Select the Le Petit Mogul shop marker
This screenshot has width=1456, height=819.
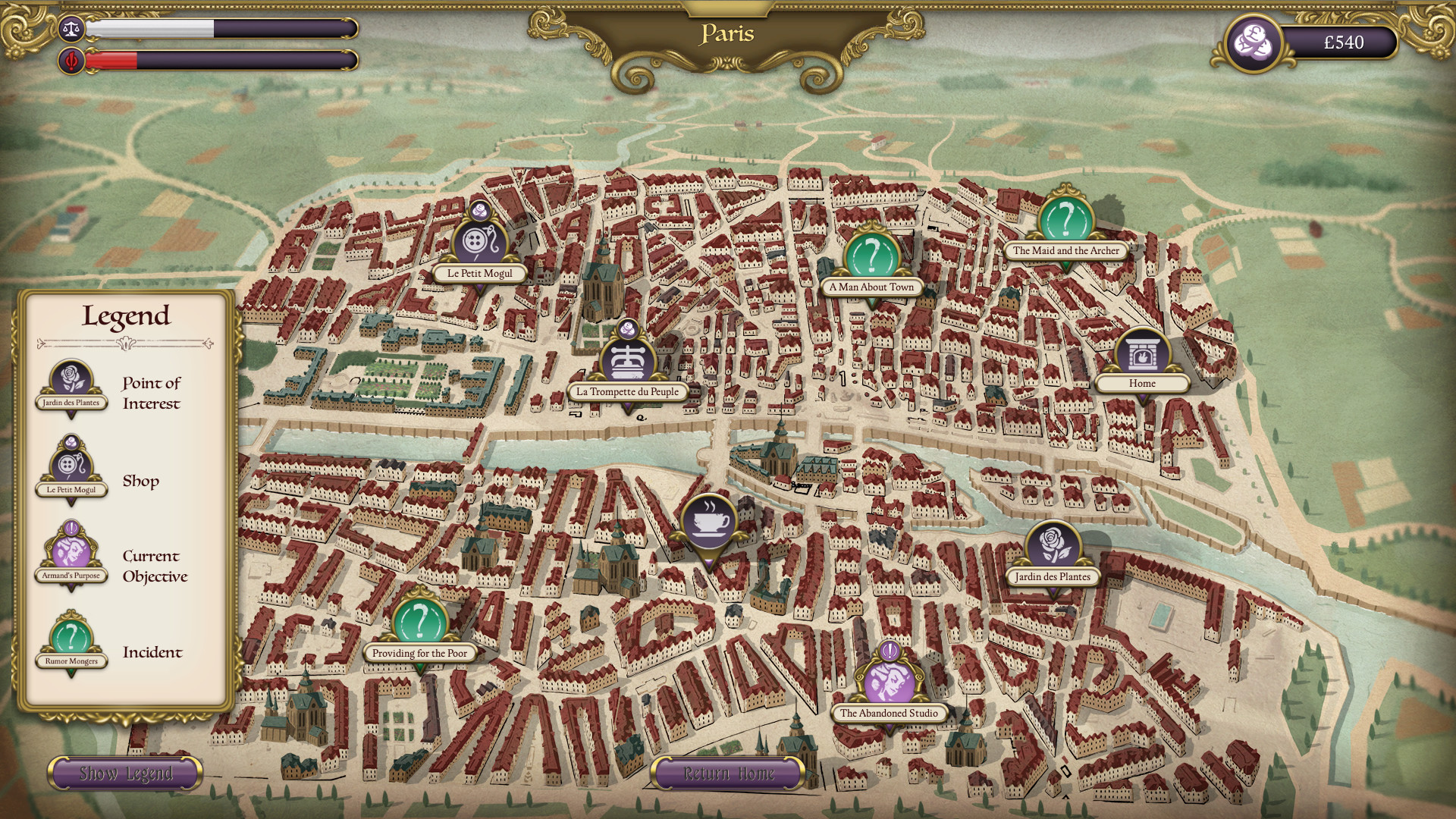(x=477, y=240)
